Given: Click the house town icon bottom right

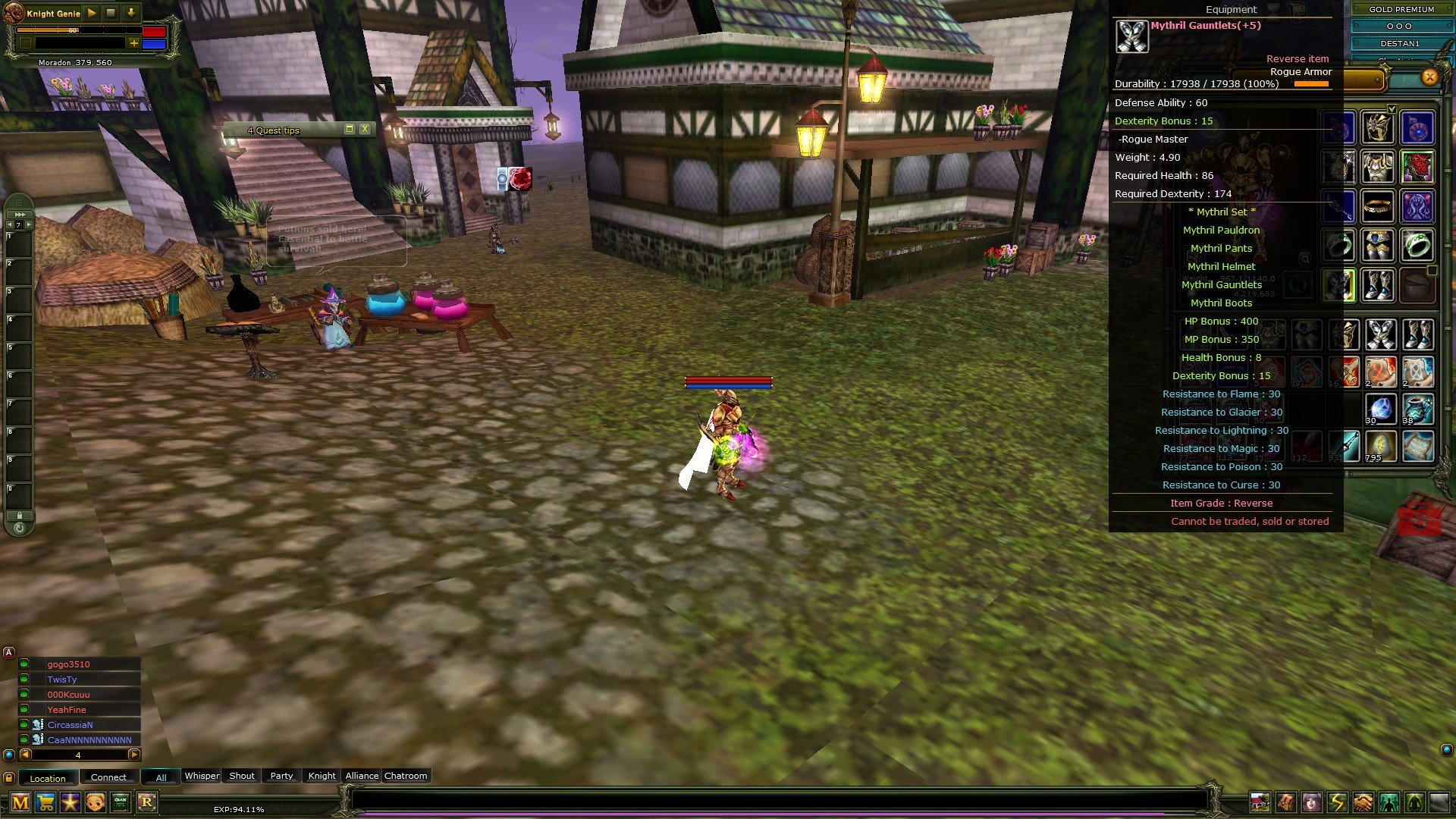Looking at the screenshot, I should (x=1260, y=802).
